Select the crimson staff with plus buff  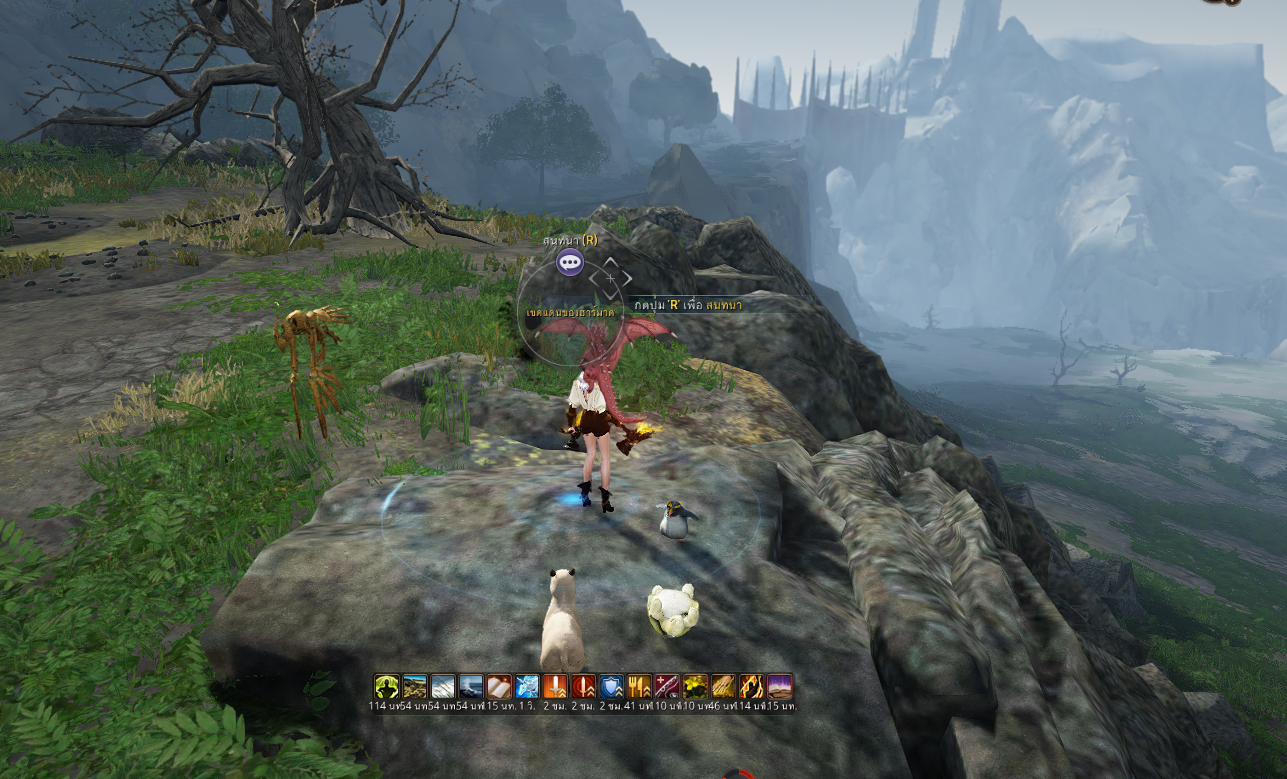pyautogui.click(x=667, y=686)
